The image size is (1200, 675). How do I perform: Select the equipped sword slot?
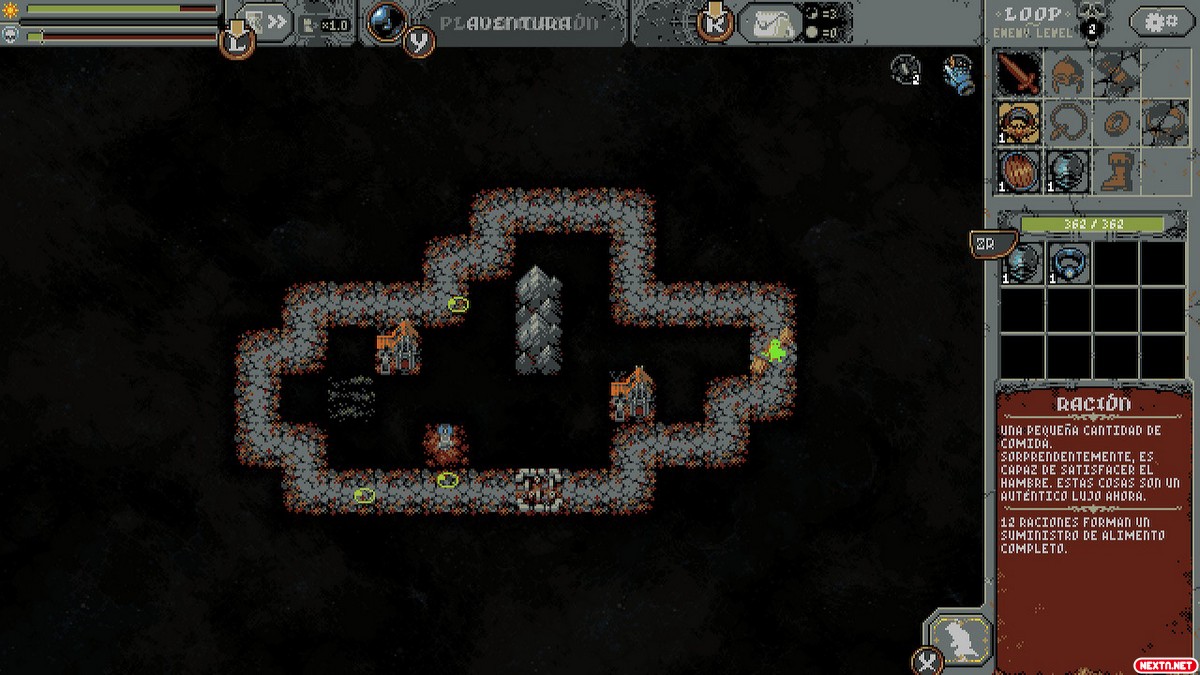(x=1020, y=72)
